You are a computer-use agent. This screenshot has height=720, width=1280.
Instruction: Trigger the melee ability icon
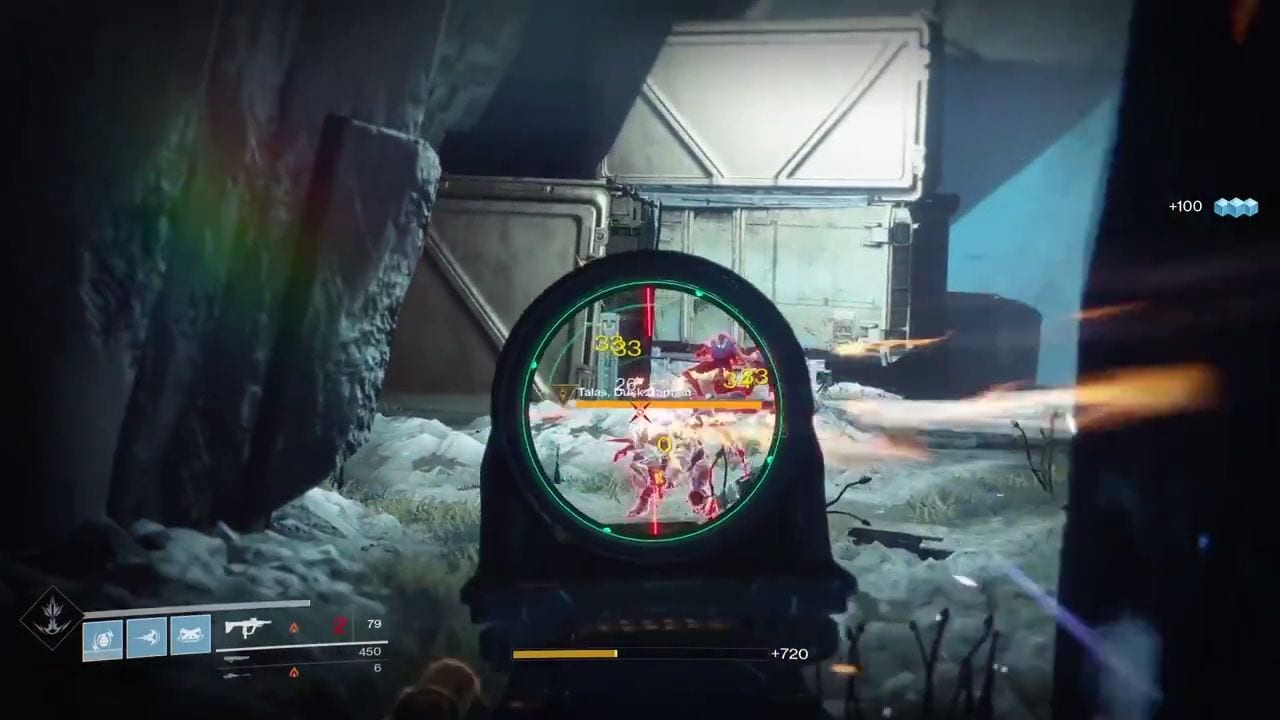[x=146, y=636]
